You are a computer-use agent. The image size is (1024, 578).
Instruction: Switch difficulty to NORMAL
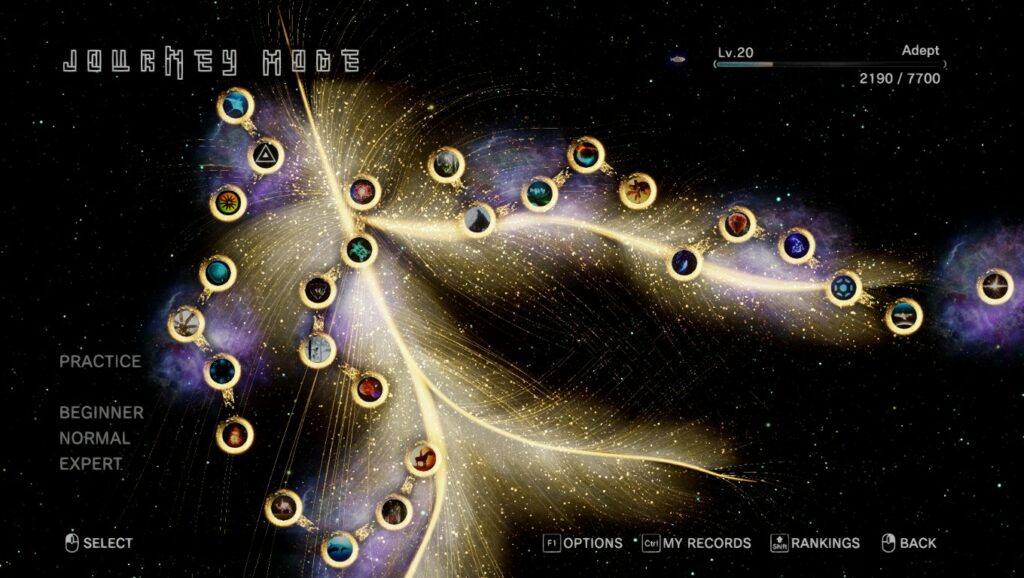coord(94,438)
